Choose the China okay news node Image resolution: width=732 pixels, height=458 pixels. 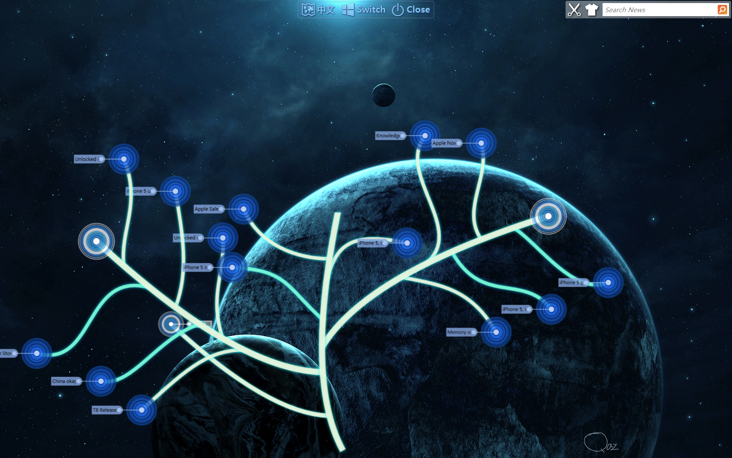click(100, 381)
